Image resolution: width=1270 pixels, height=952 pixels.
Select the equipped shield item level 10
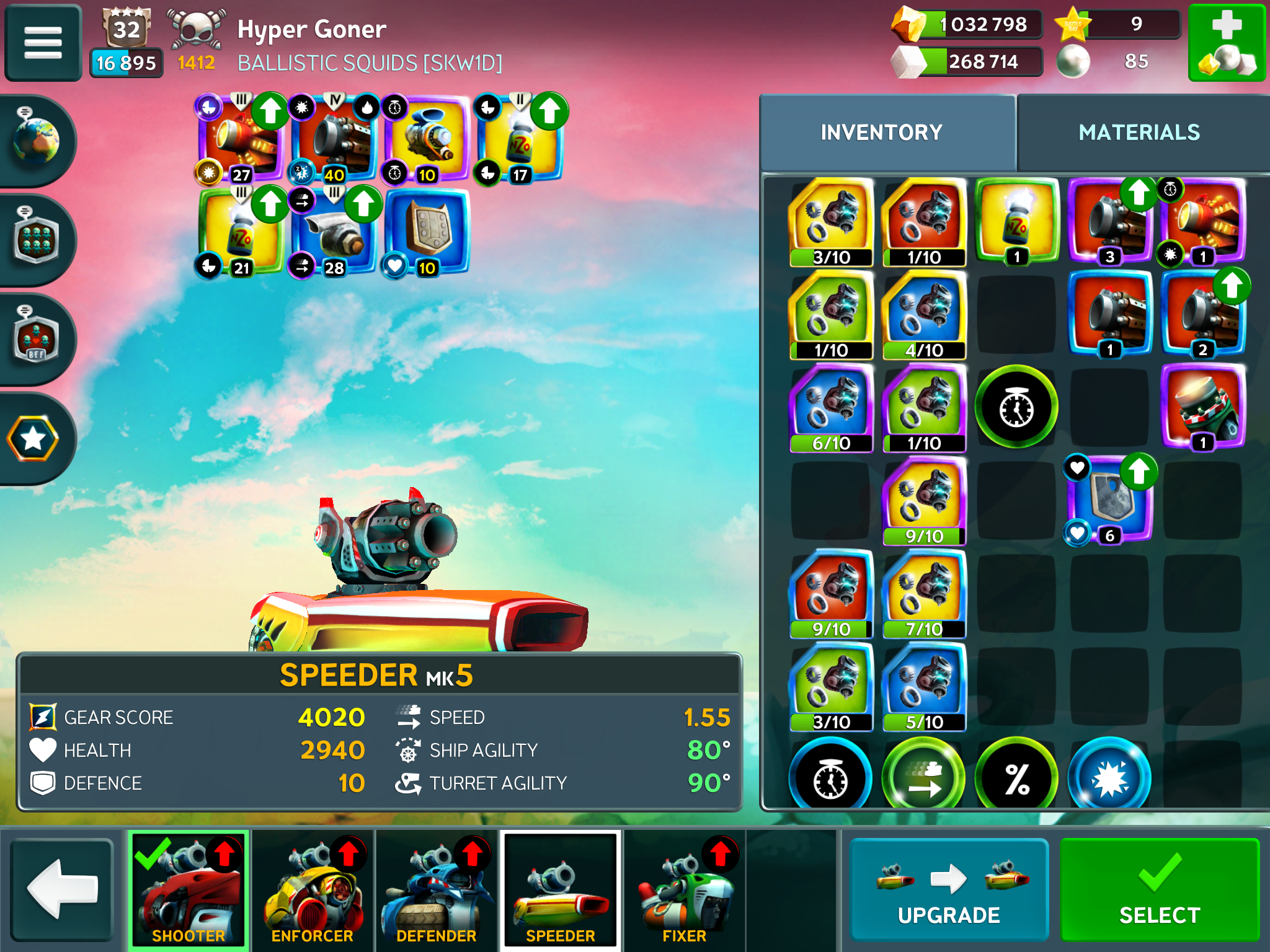tap(427, 233)
